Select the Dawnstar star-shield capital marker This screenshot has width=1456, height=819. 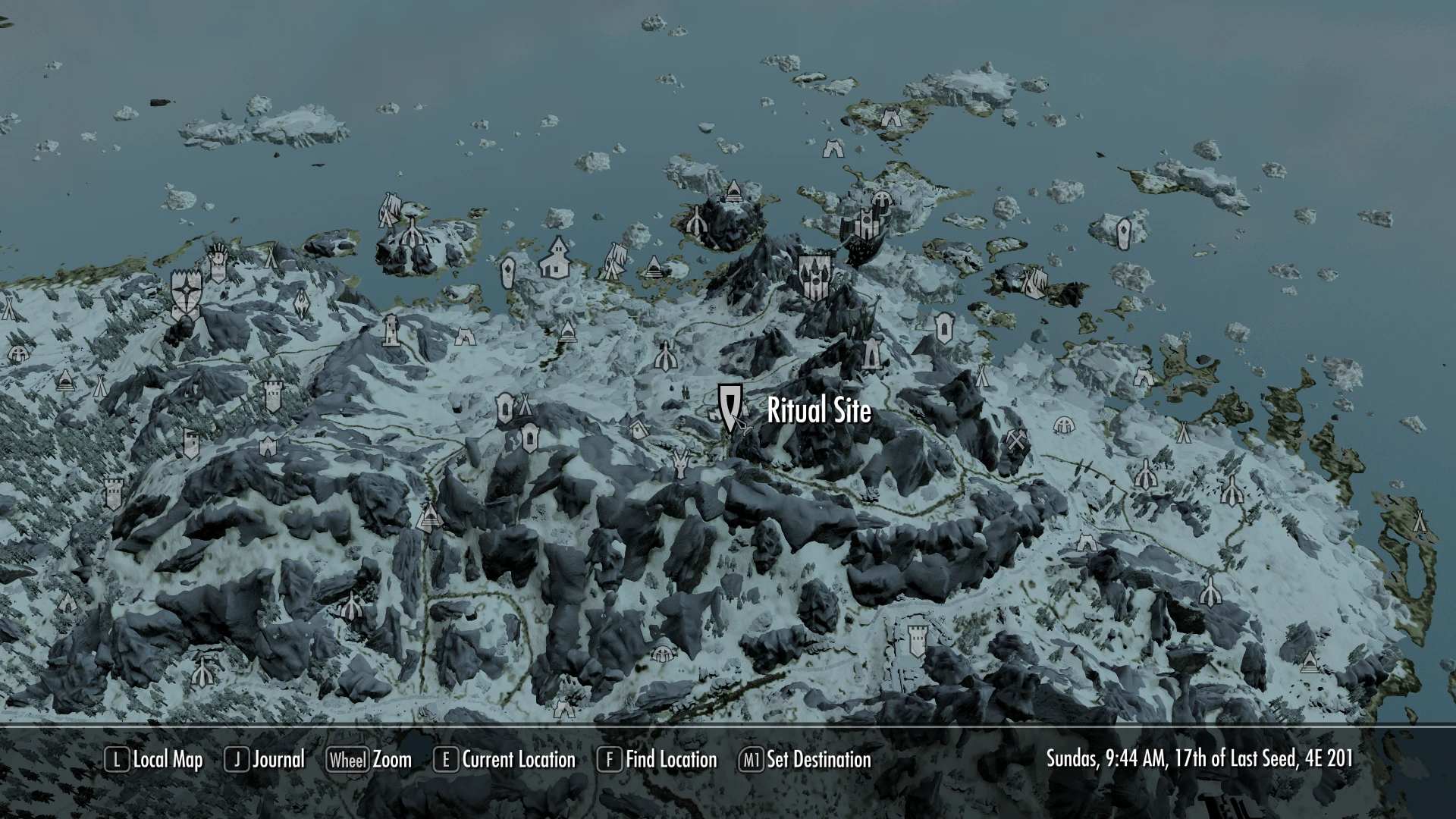[185, 291]
